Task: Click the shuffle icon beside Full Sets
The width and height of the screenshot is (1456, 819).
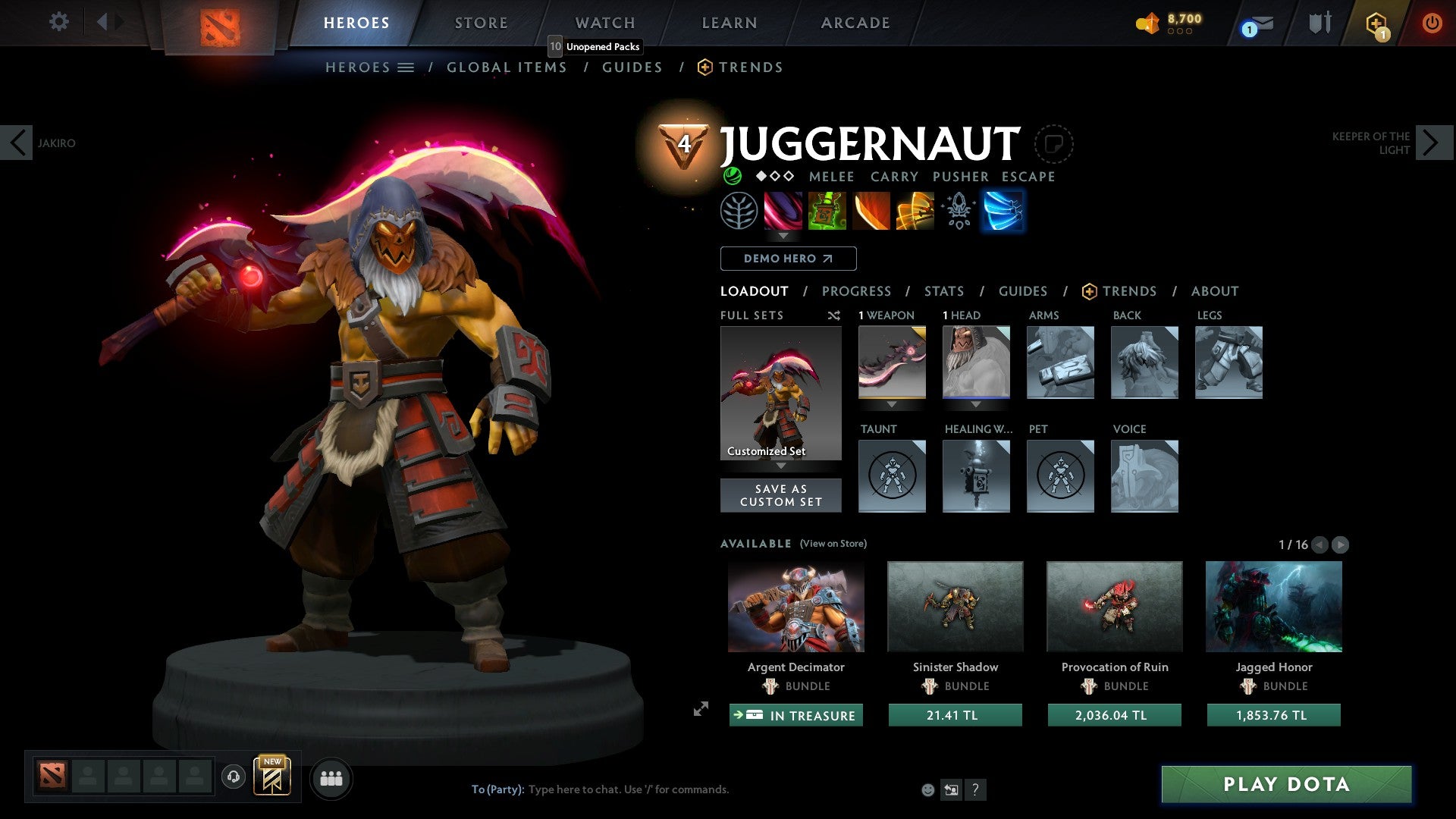Action: 834,315
